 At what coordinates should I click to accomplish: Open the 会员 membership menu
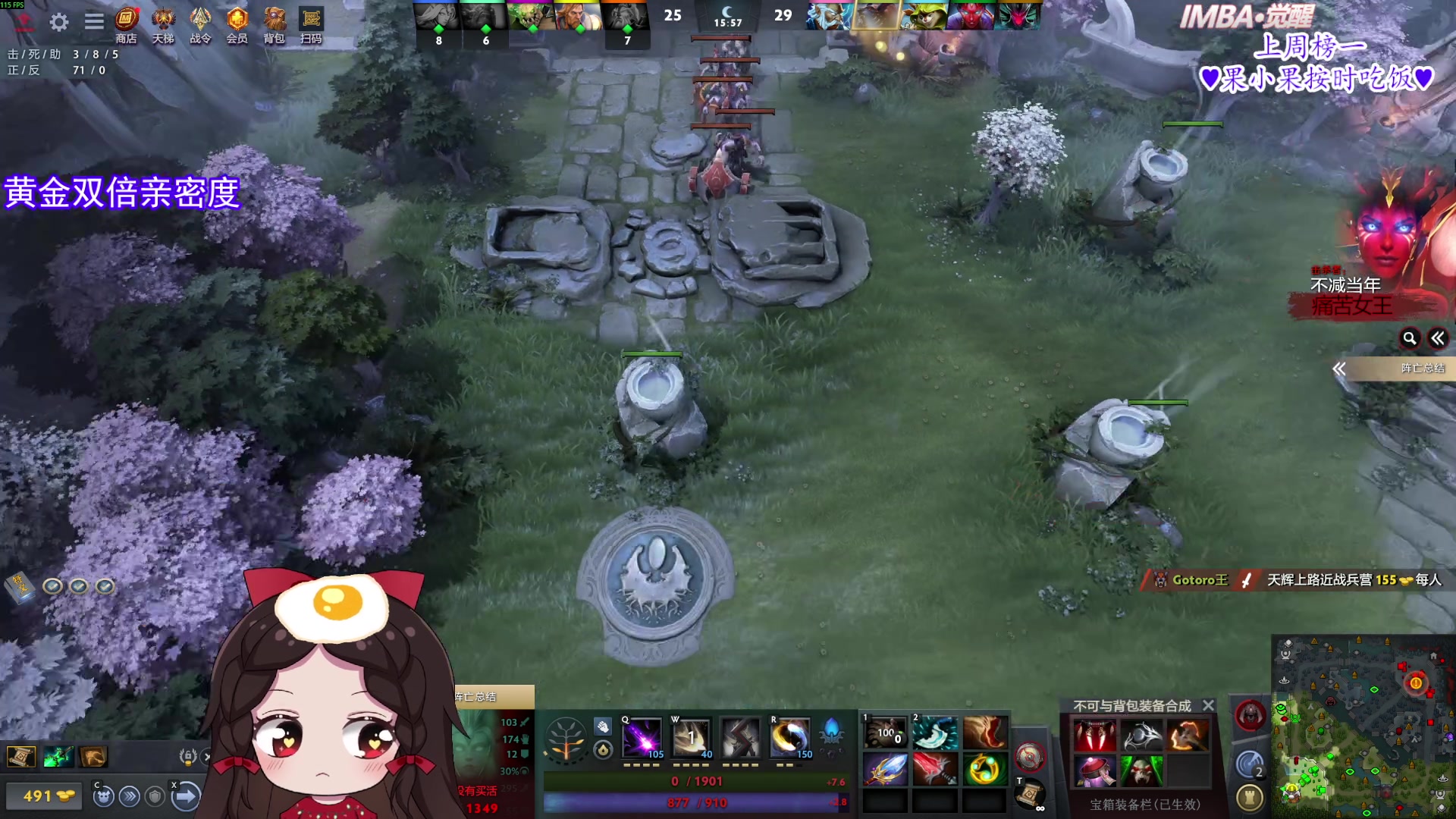point(237,24)
